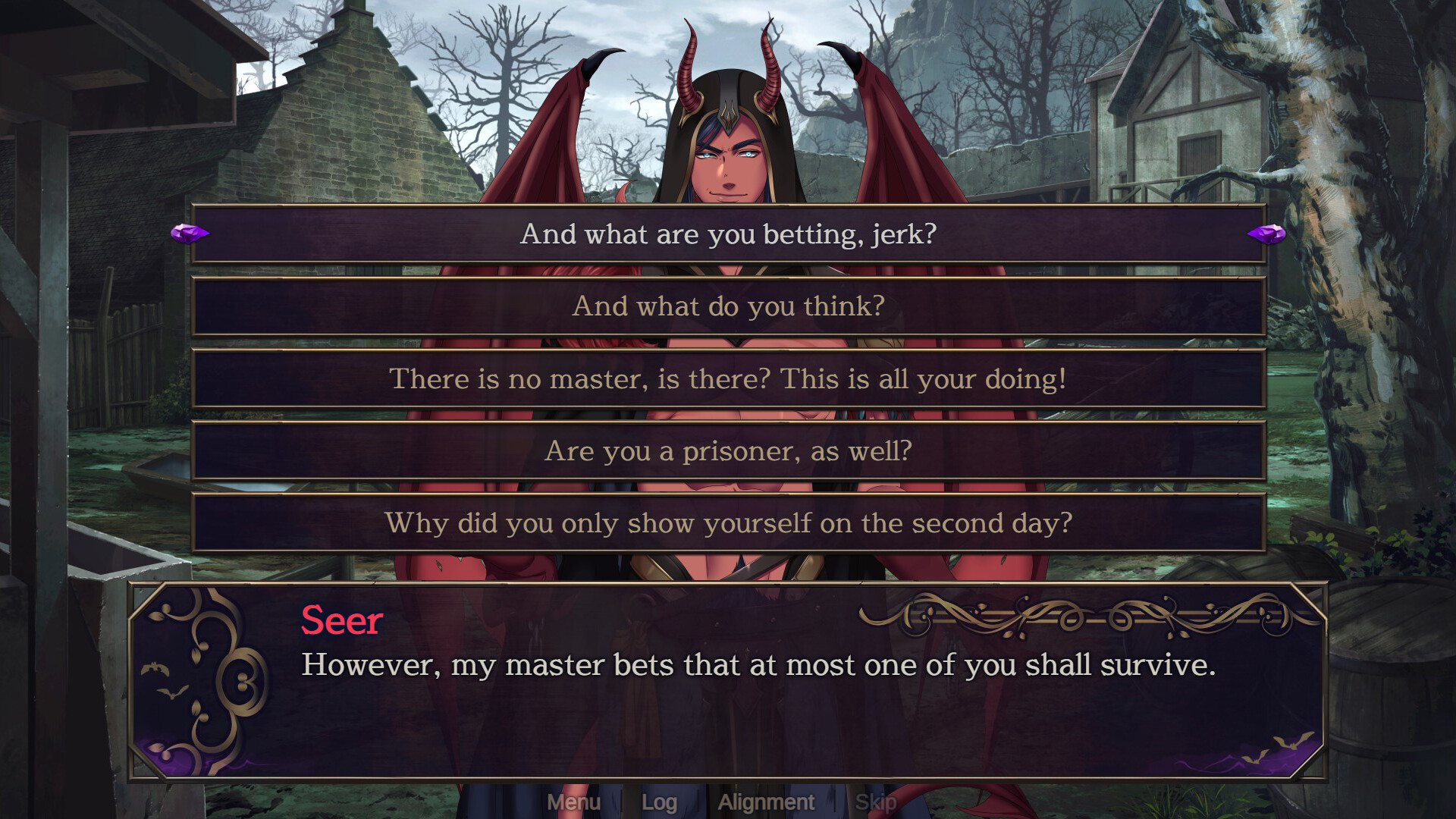1456x819 pixels.
Task: Click the small bats above the left corner ornament
Action: click(x=155, y=667)
